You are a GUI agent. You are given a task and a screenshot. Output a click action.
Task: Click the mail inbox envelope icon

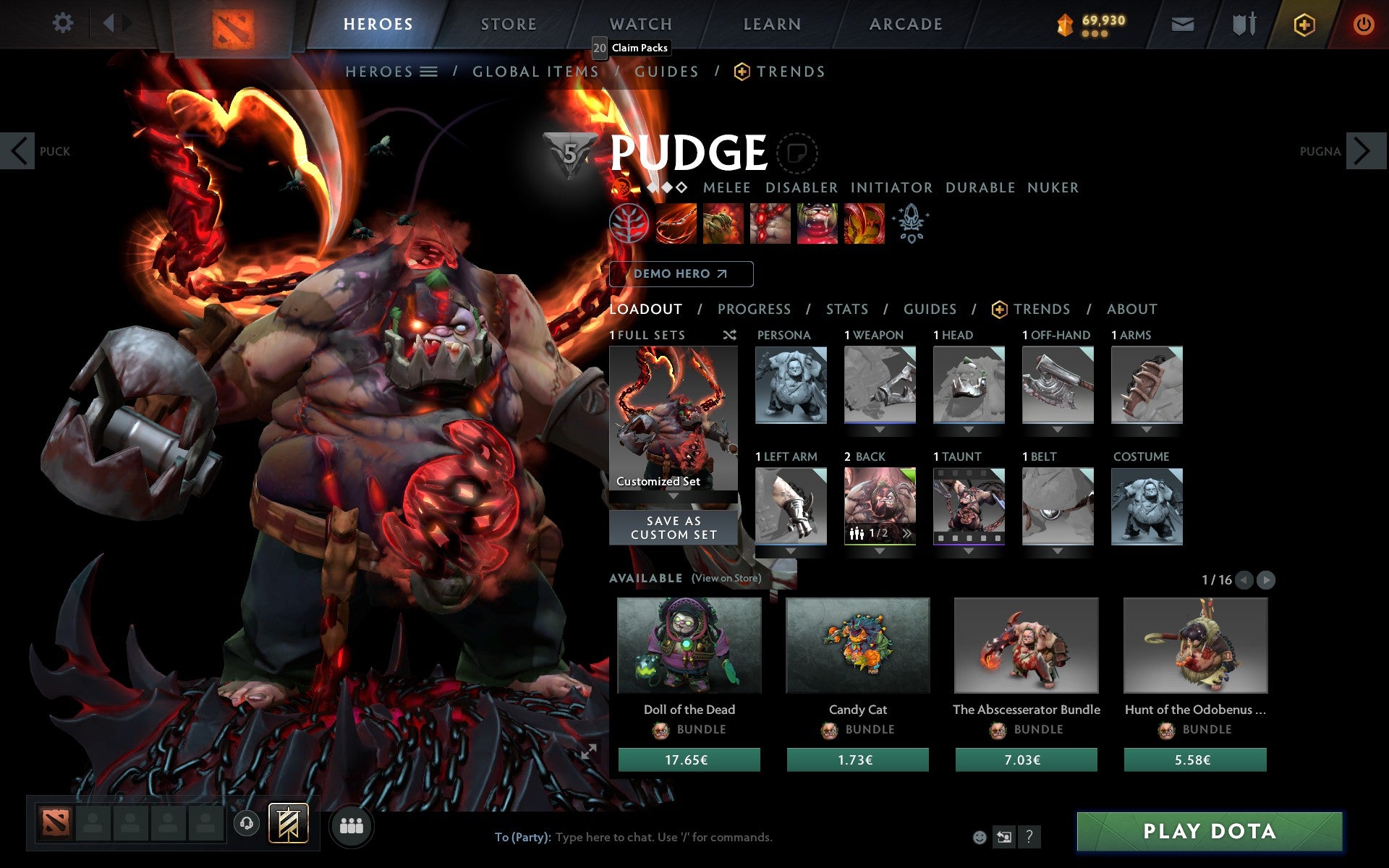pos(1181,23)
